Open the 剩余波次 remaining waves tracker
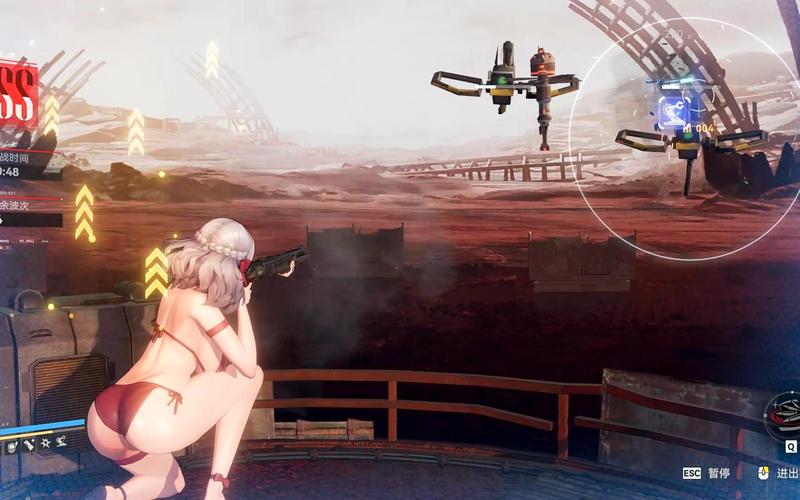The image size is (800, 500). [22, 203]
